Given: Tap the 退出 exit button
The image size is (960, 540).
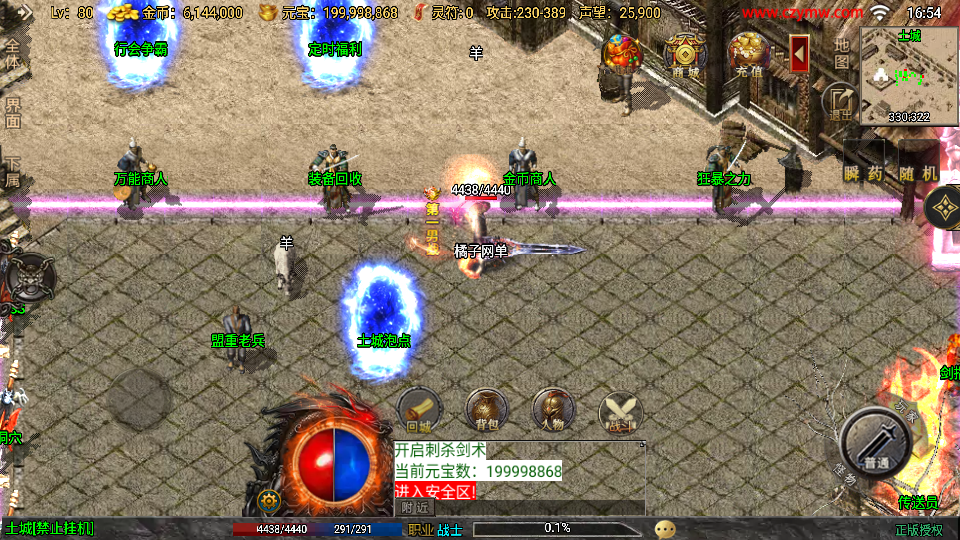Looking at the screenshot, I should [x=839, y=101].
